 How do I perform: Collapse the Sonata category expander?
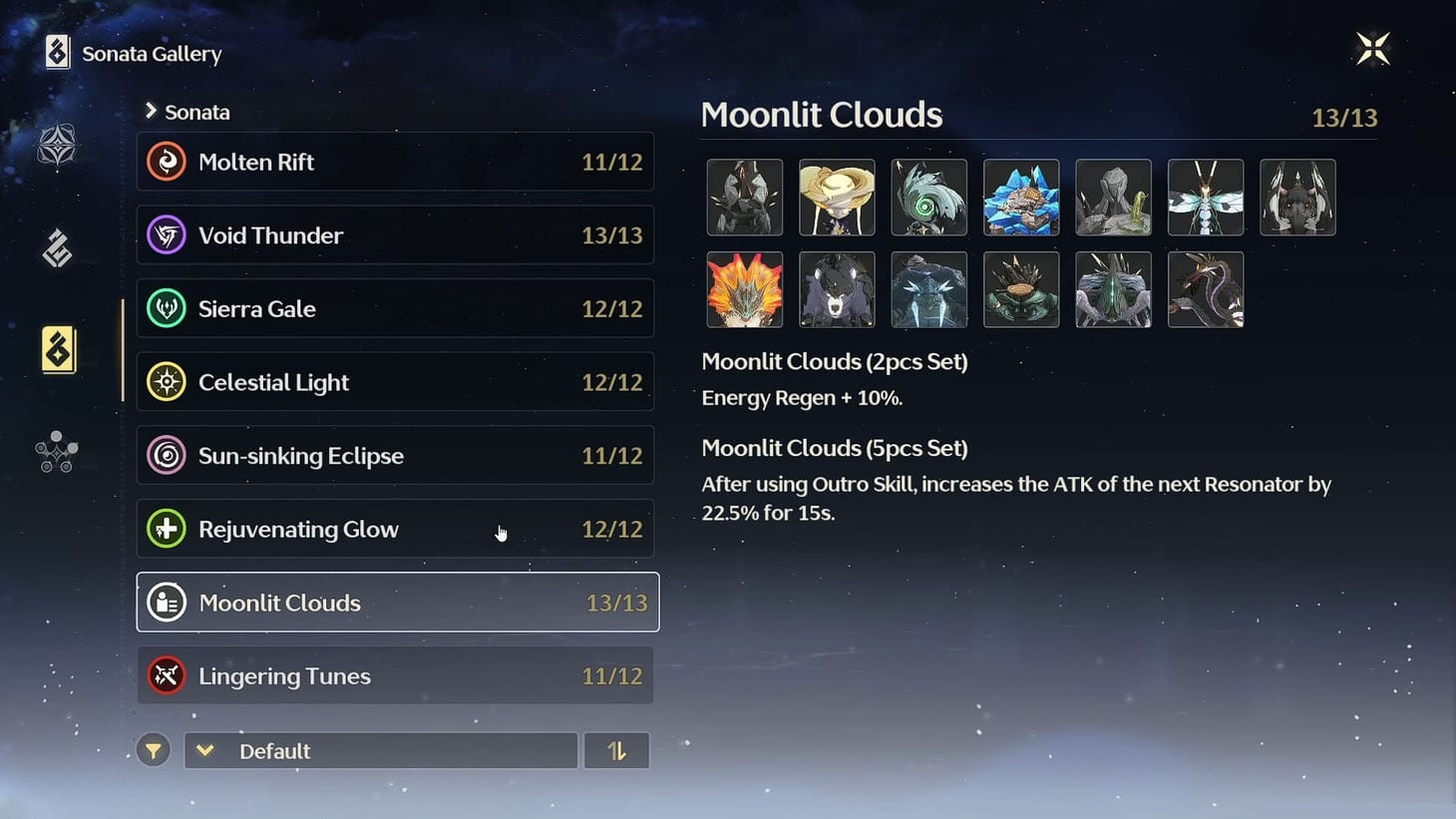(x=152, y=112)
